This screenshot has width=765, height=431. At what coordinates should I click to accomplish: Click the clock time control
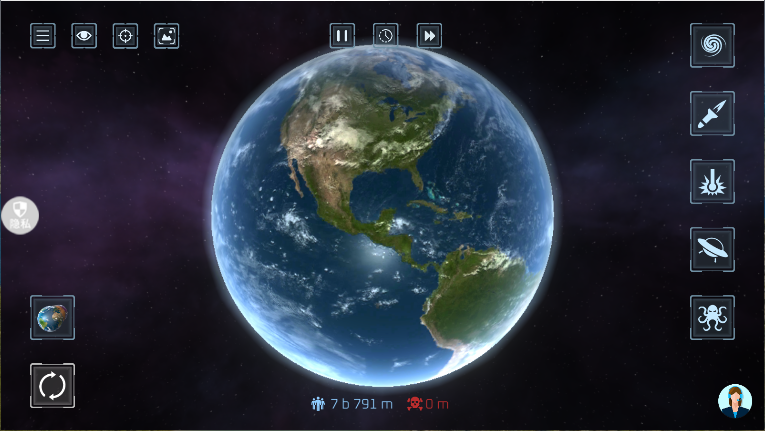point(386,36)
